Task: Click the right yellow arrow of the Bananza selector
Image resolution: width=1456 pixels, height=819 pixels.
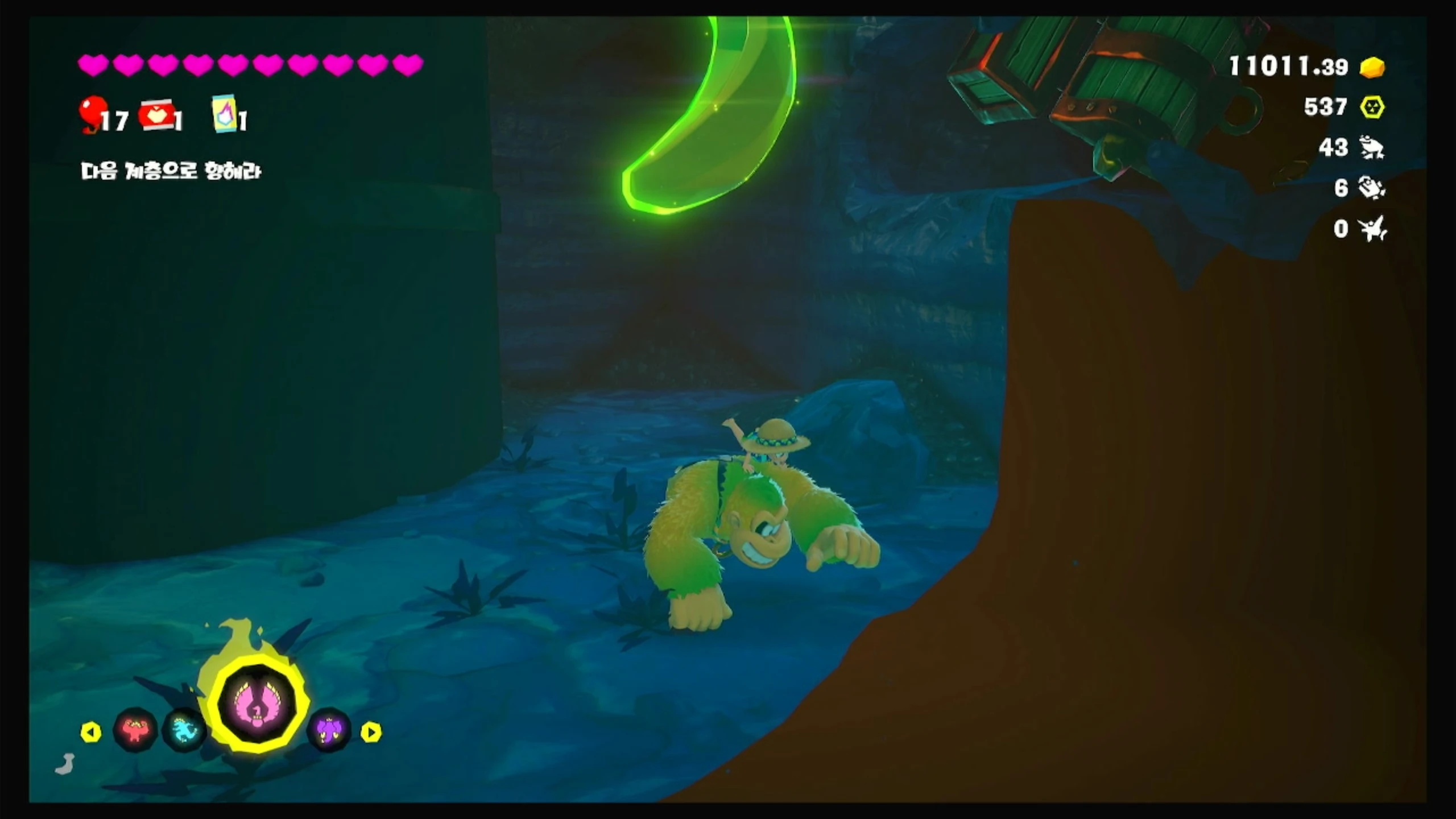Action: pos(371,732)
